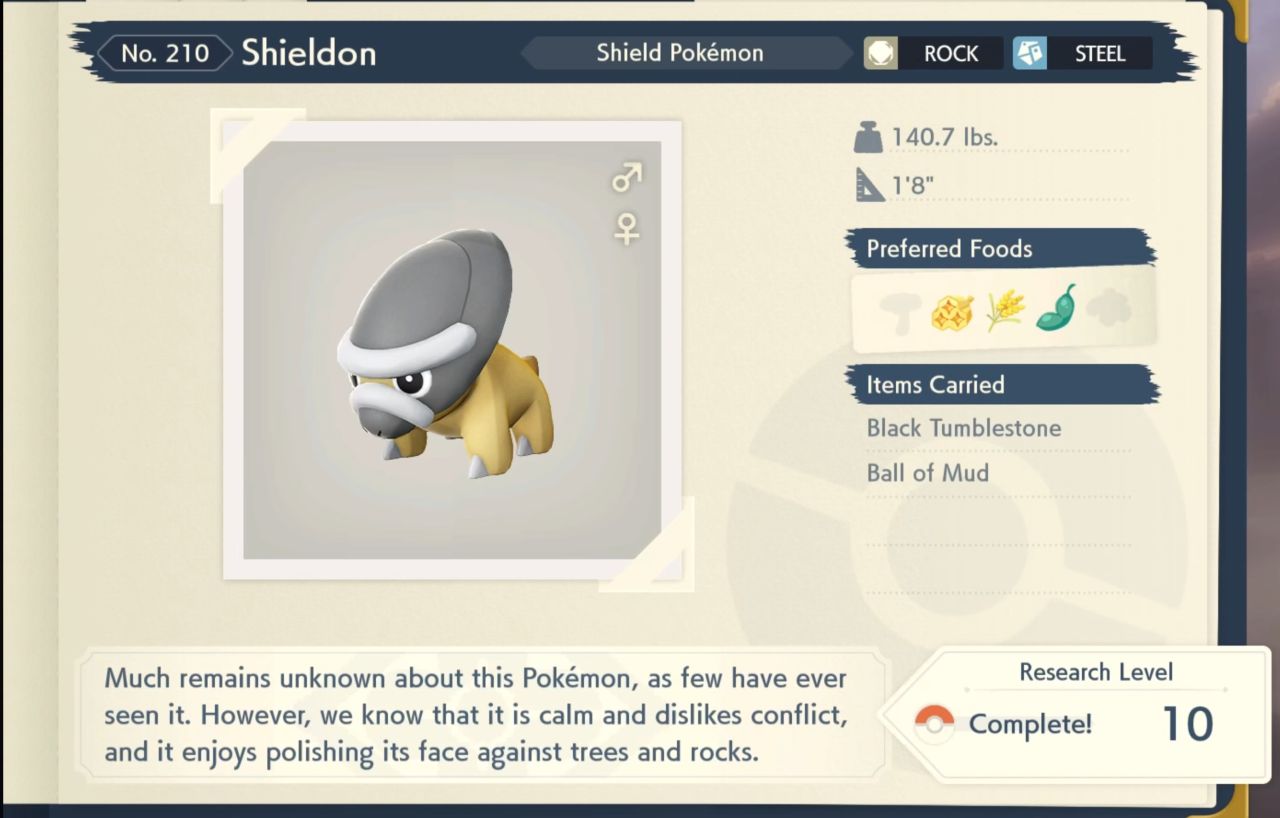Click the Steel type badge
Screen dimensions: 1280x818
(1082, 54)
